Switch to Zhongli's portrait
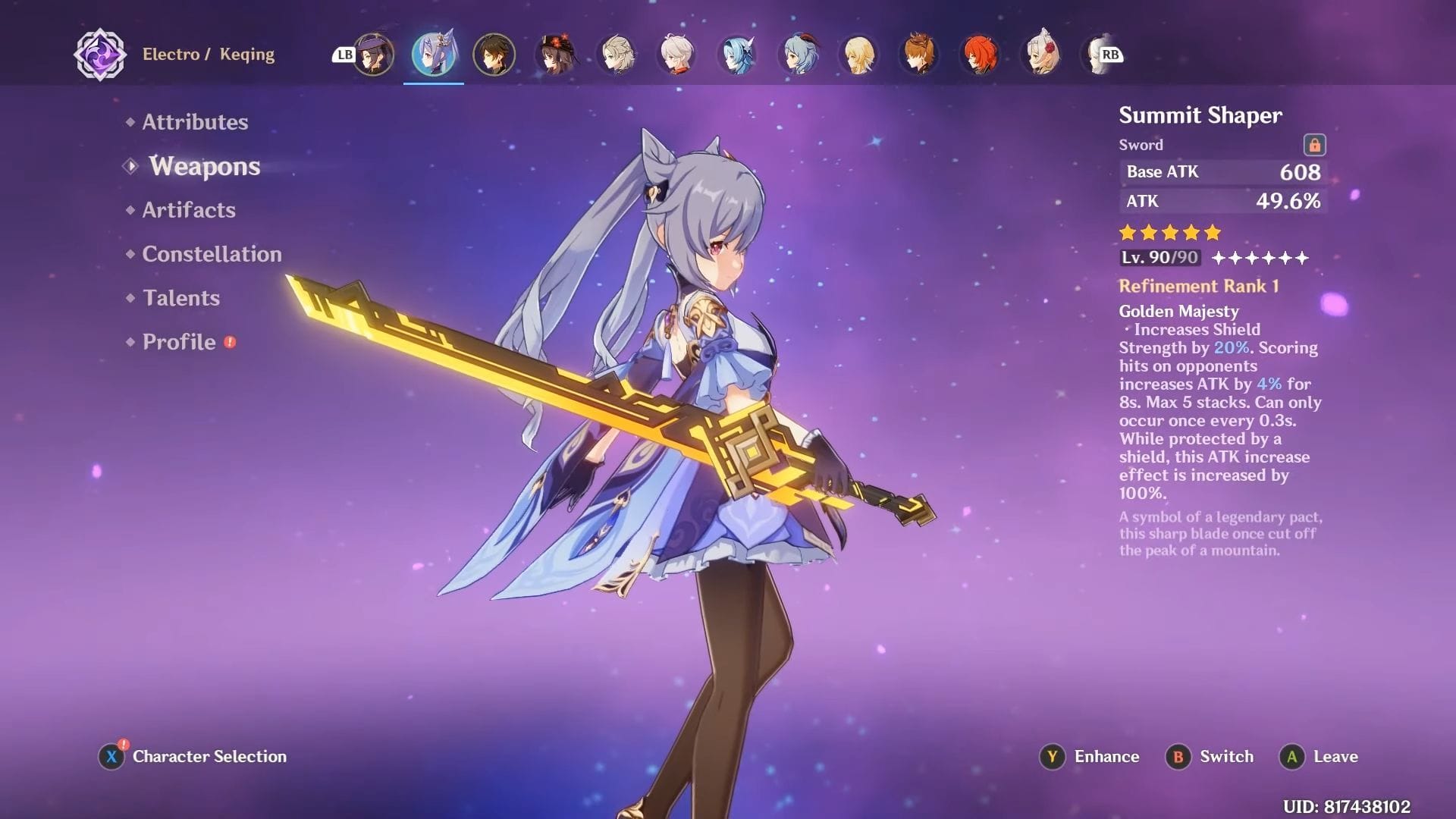This screenshot has height=819, width=1456. tap(494, 55)
